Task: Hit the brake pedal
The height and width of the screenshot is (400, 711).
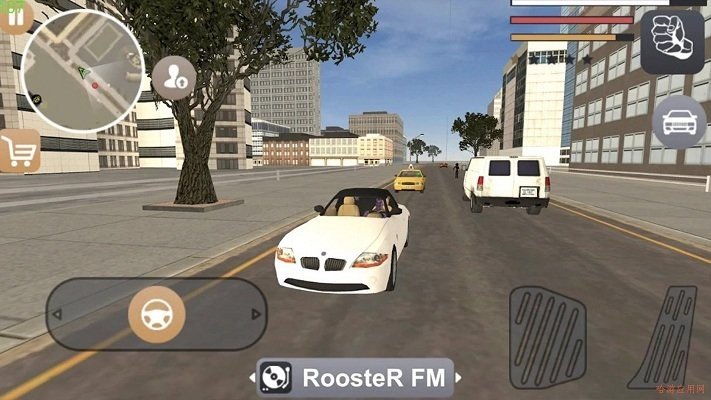Action: [x=547, y=335]
